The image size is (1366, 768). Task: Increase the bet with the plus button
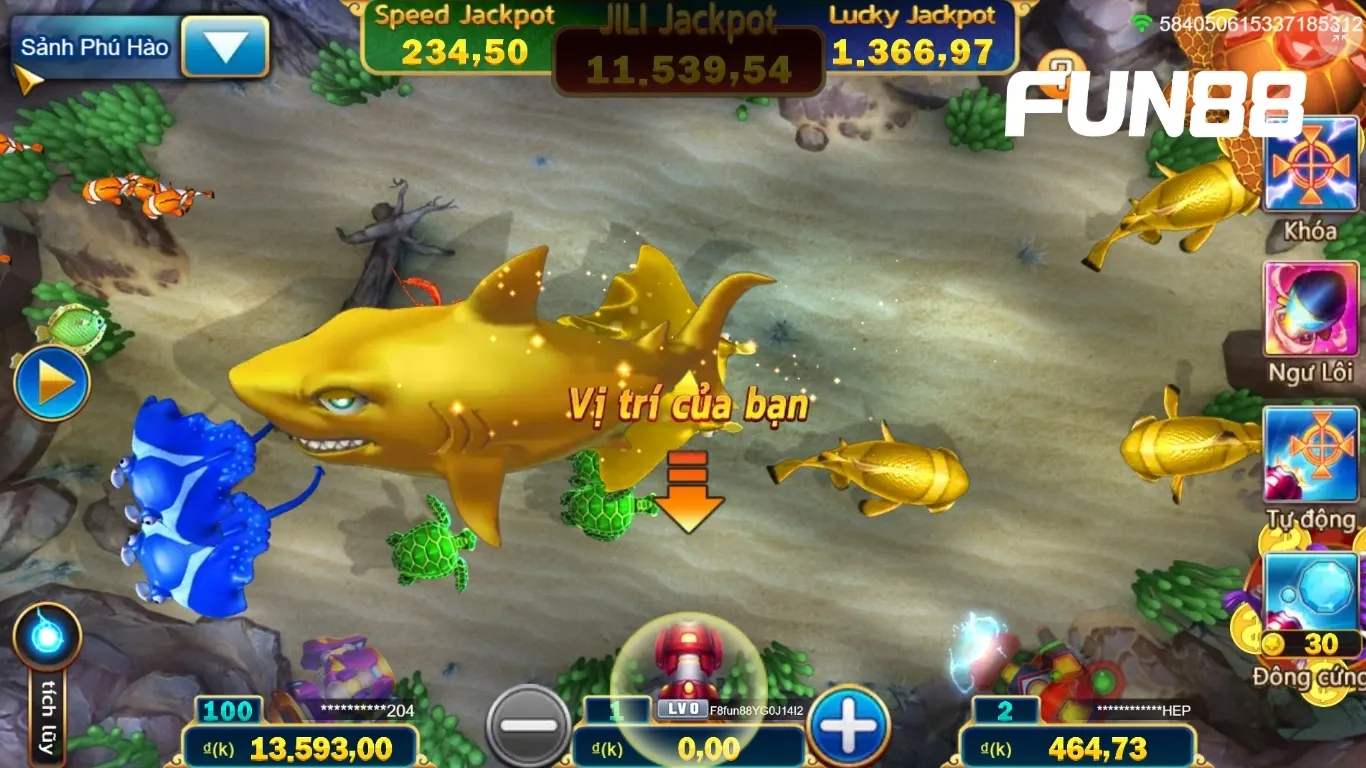click(x=849, y=726)
